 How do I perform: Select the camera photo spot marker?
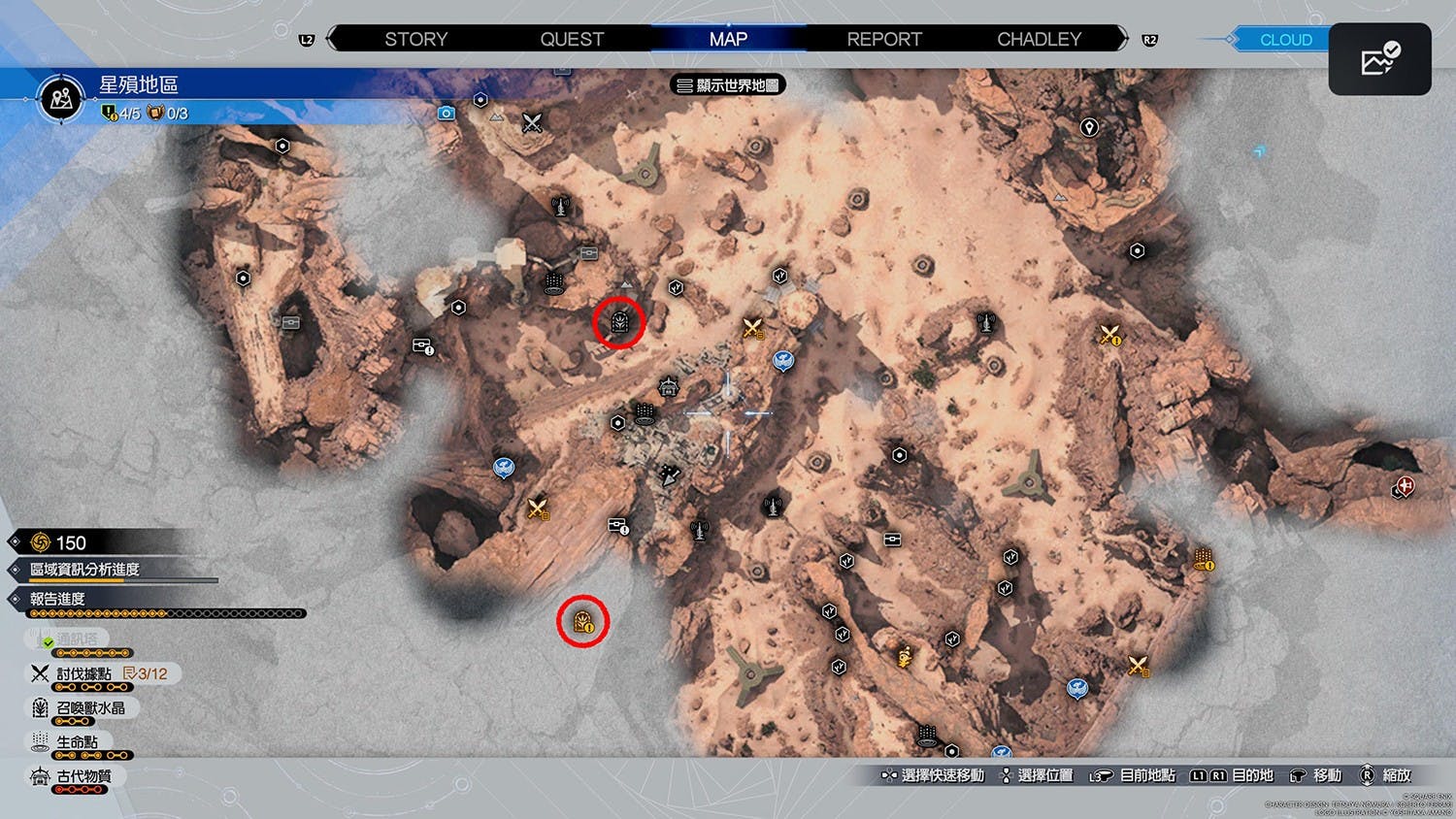coord(446,113)
